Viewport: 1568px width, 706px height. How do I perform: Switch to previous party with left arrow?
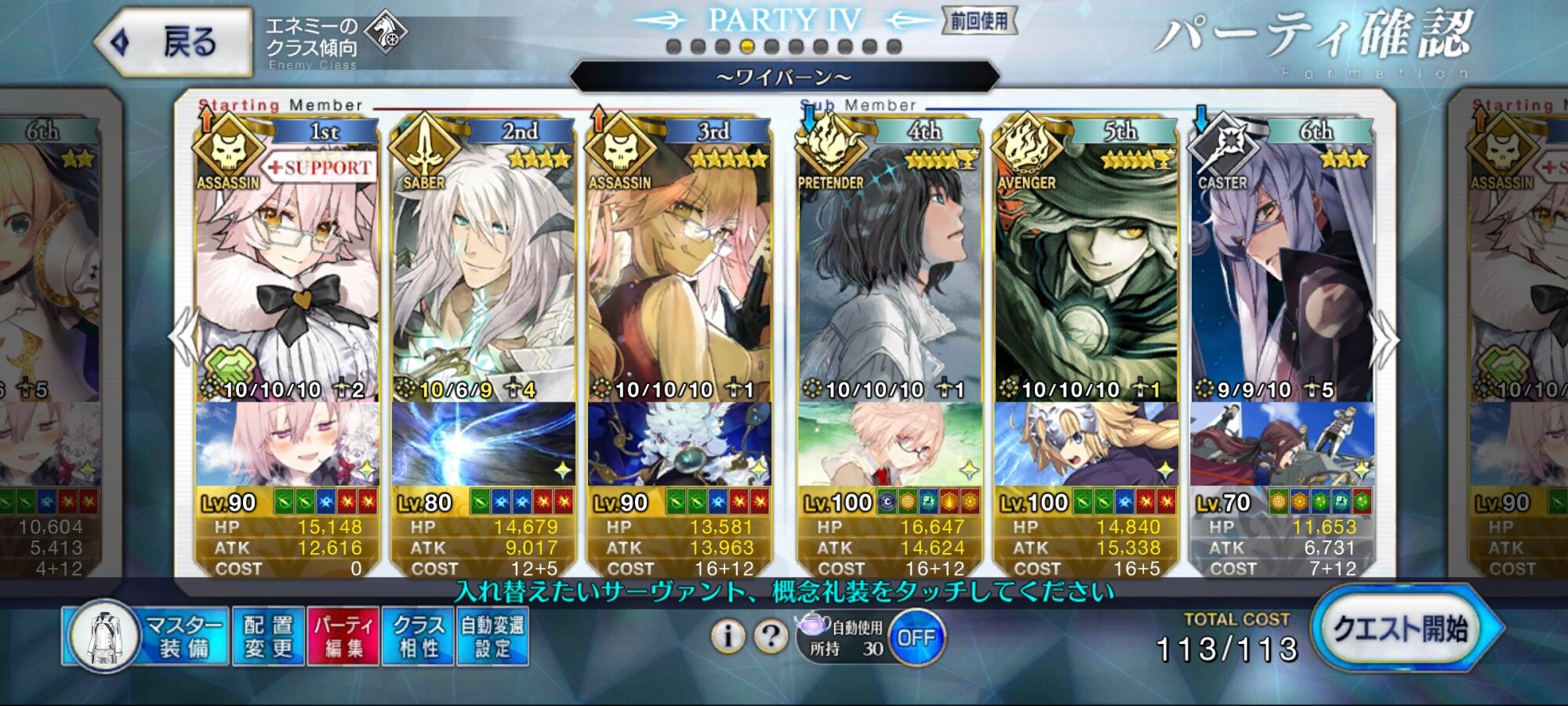(x=183, y=337)
